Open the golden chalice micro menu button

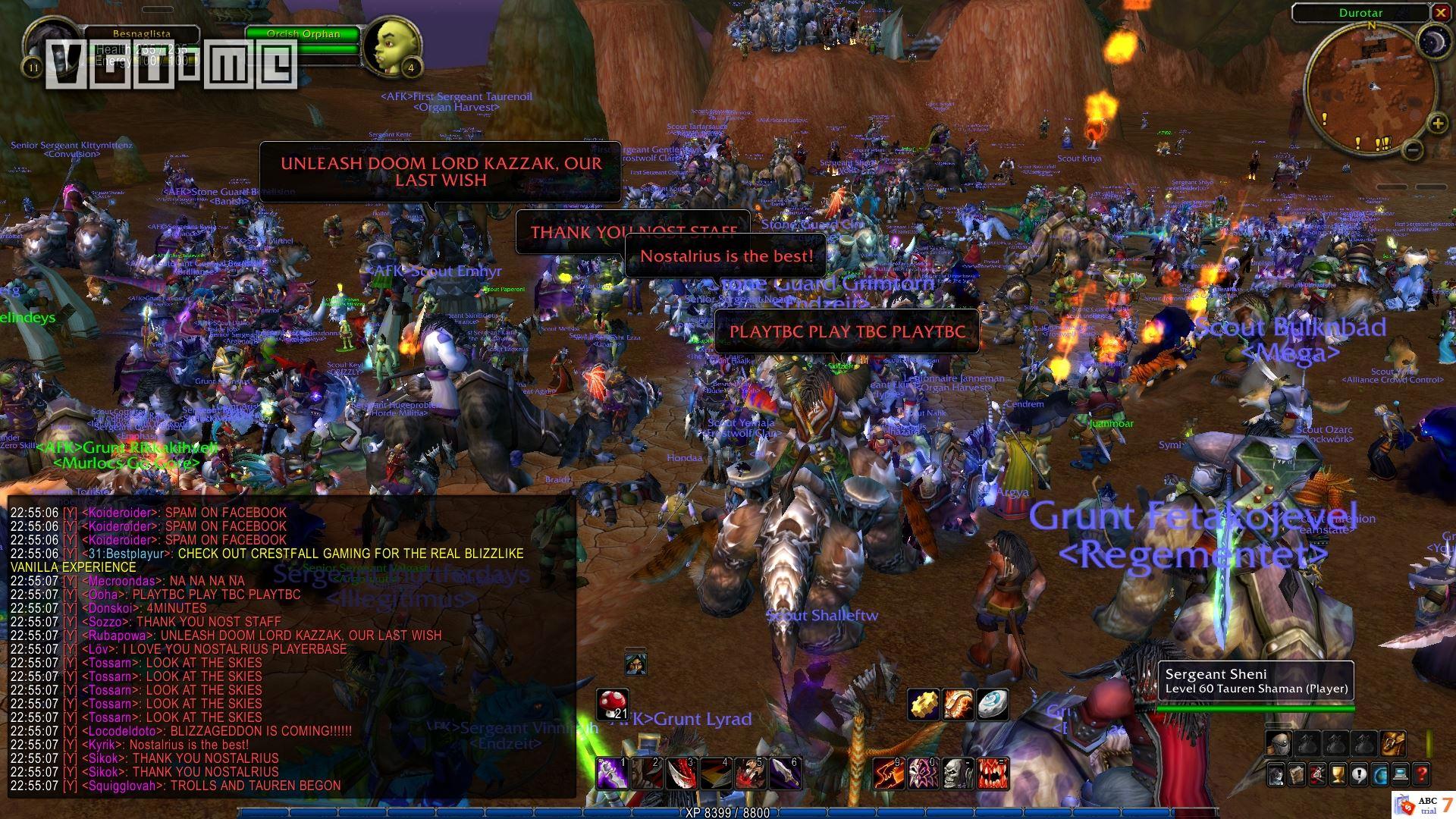coord(1338,774)
